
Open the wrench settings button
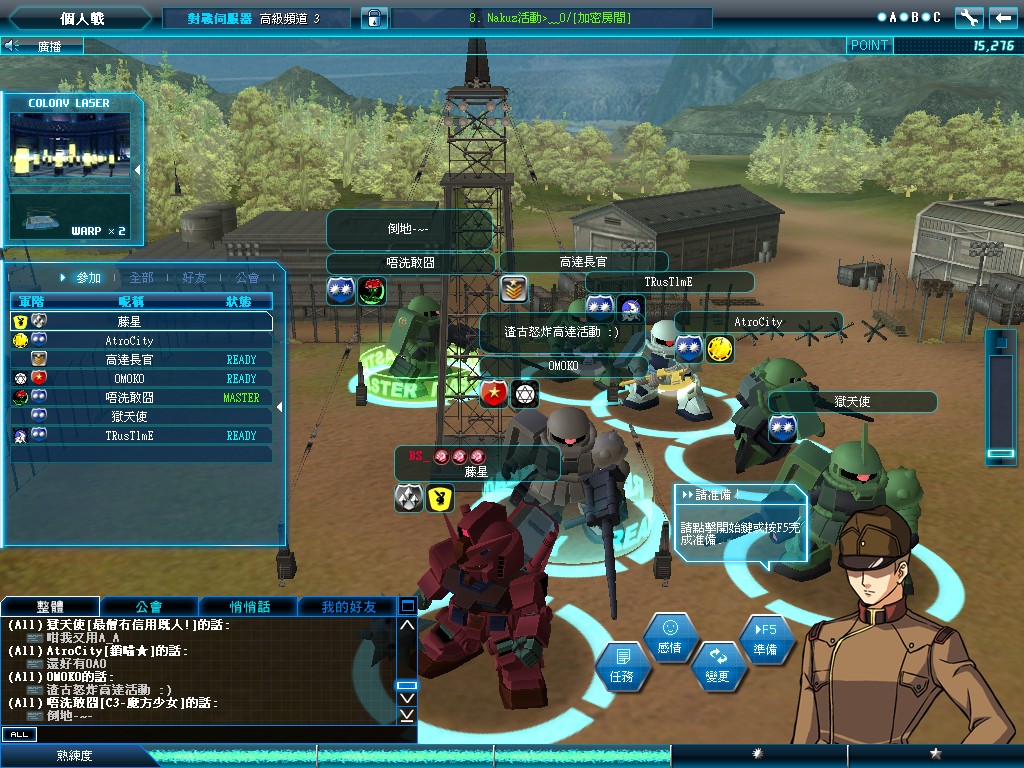[968, 18]
